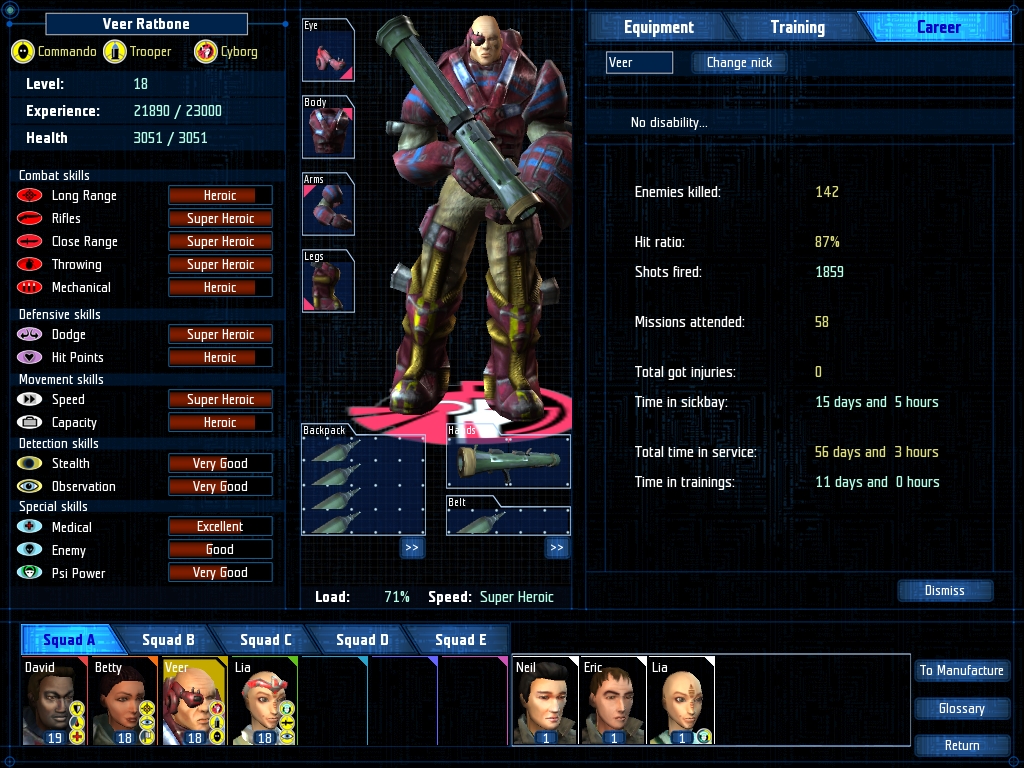Return to the previous screen
This screenshot has width=1024, height=768.
tap(961, 745)
